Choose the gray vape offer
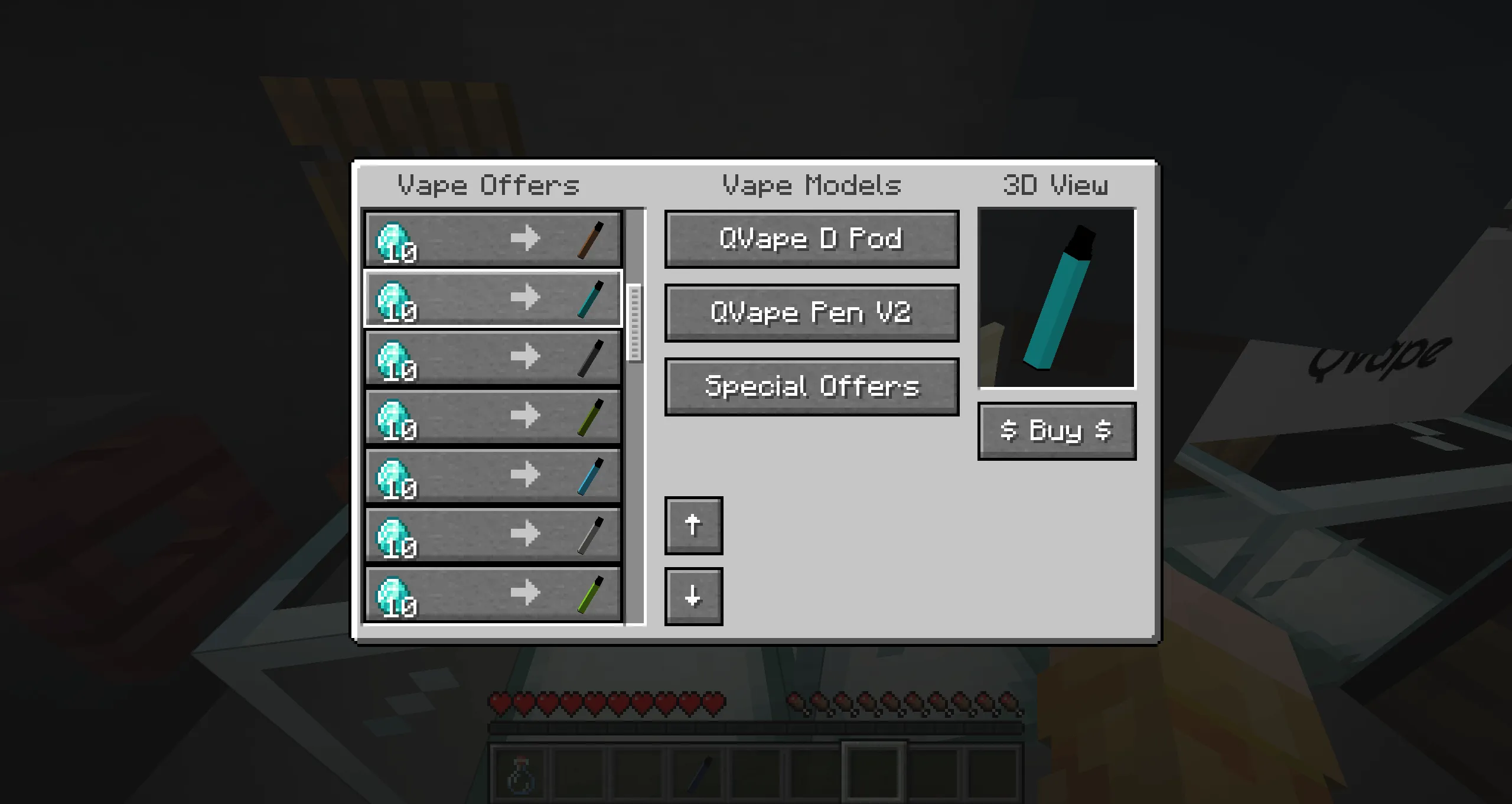 click(x=492, y=534)
